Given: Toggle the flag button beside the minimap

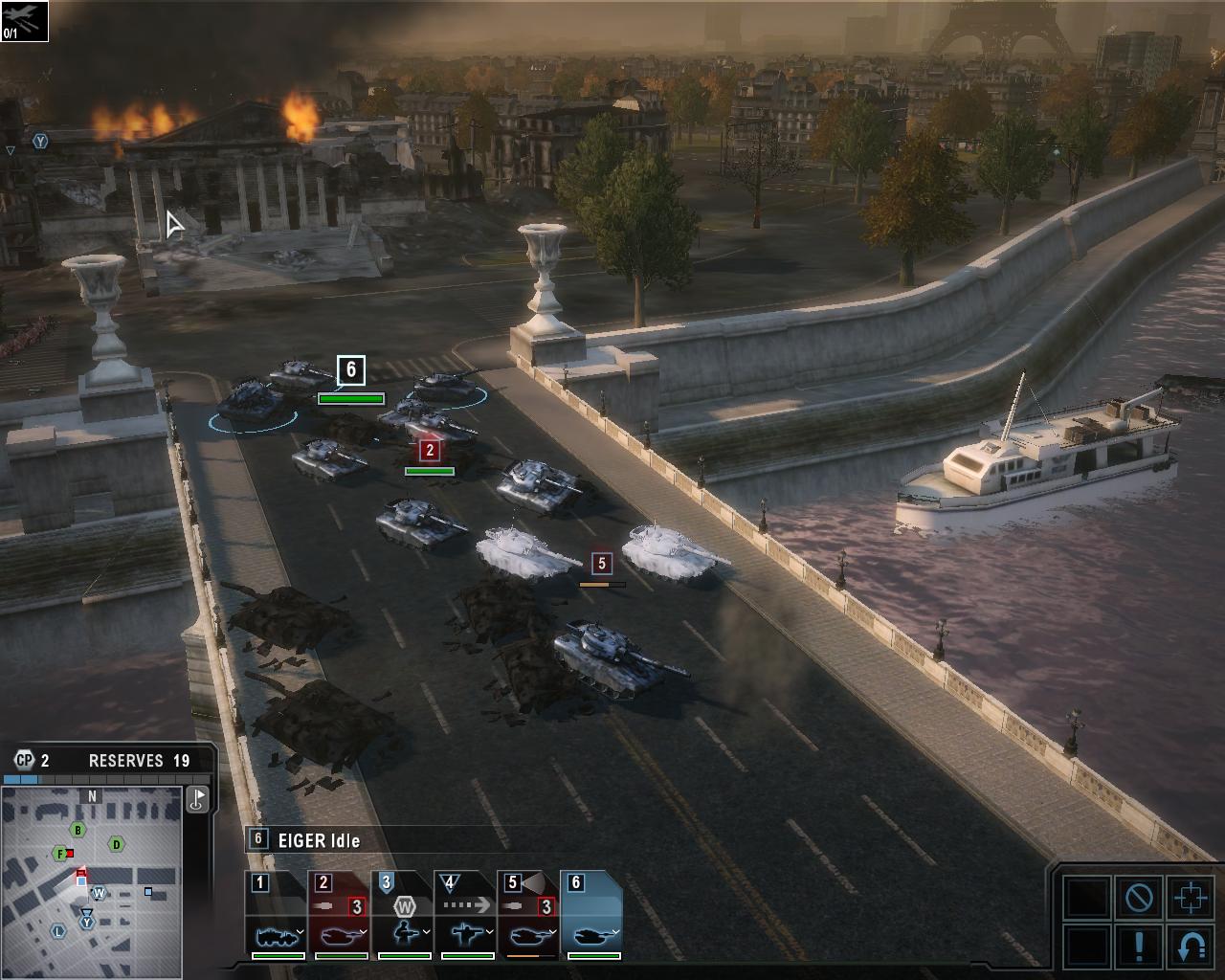Looking at the screenshot, I should pos(197,798).
